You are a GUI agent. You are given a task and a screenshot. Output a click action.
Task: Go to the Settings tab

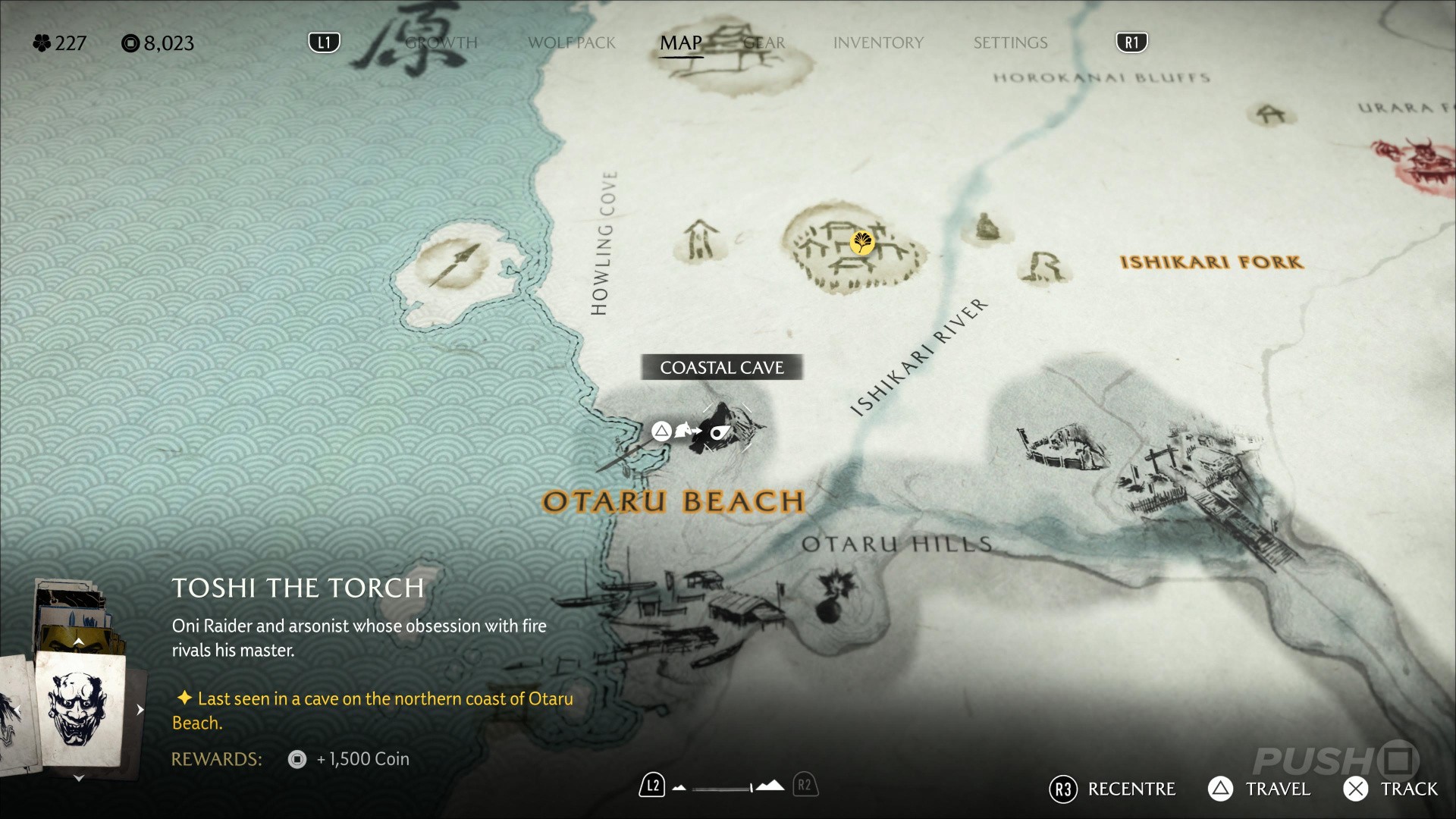[1010, 43]
